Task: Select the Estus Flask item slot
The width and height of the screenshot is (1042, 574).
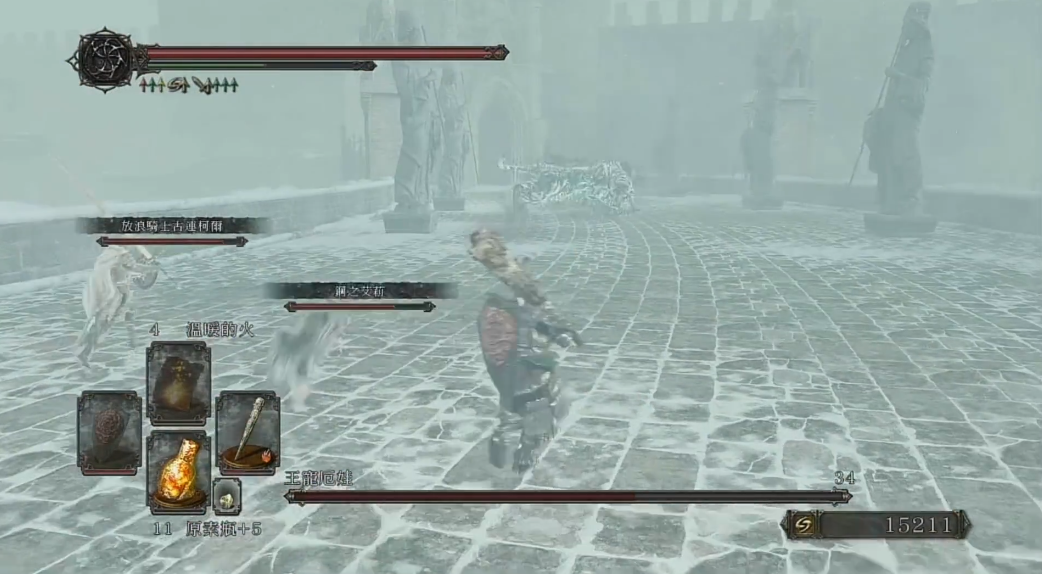Action: pos(179,472)
